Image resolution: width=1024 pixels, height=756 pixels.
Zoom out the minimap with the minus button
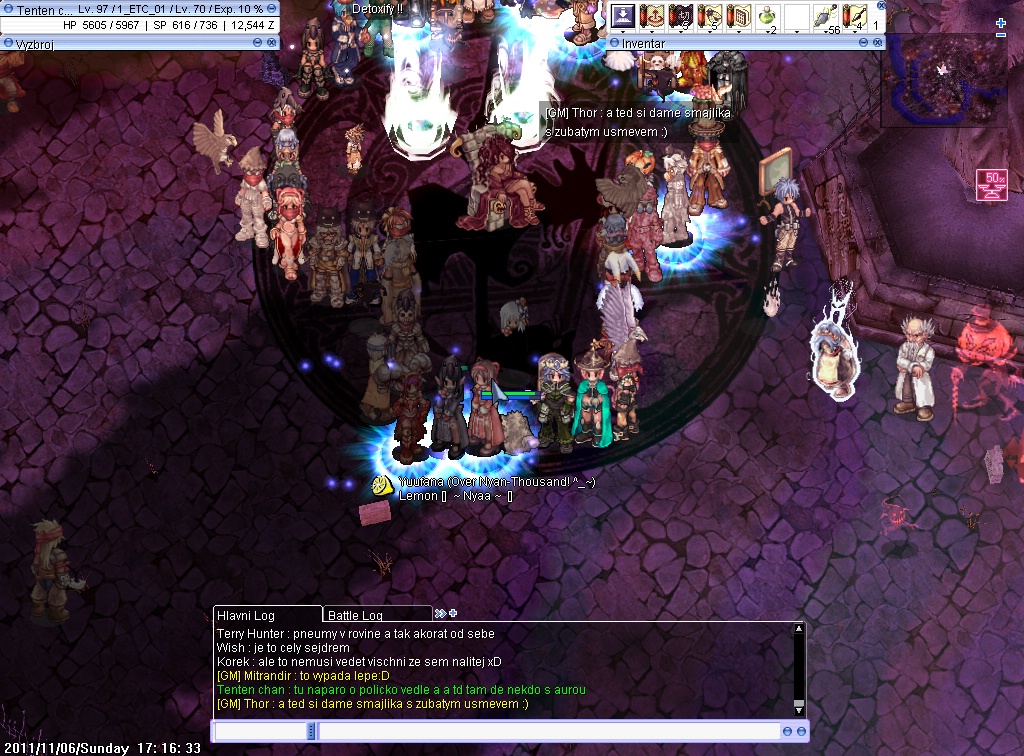(1001, 35)
